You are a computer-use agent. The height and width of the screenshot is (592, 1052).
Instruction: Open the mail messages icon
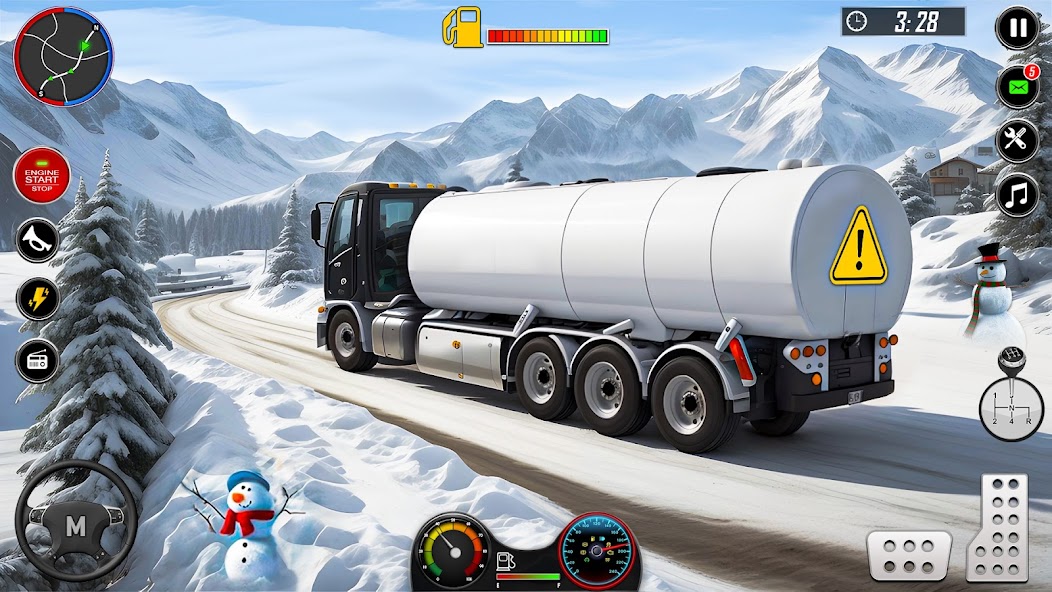point(1017,86)
